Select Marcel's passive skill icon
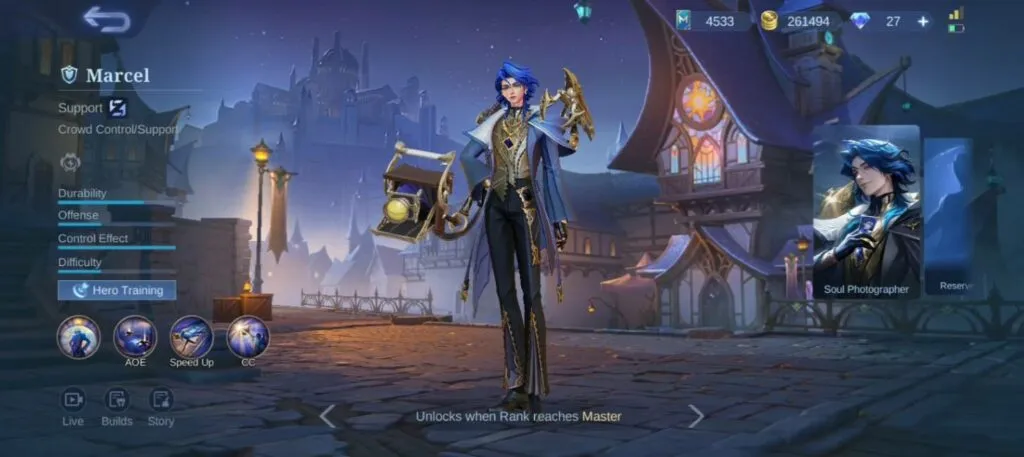 tap(78, 337)
